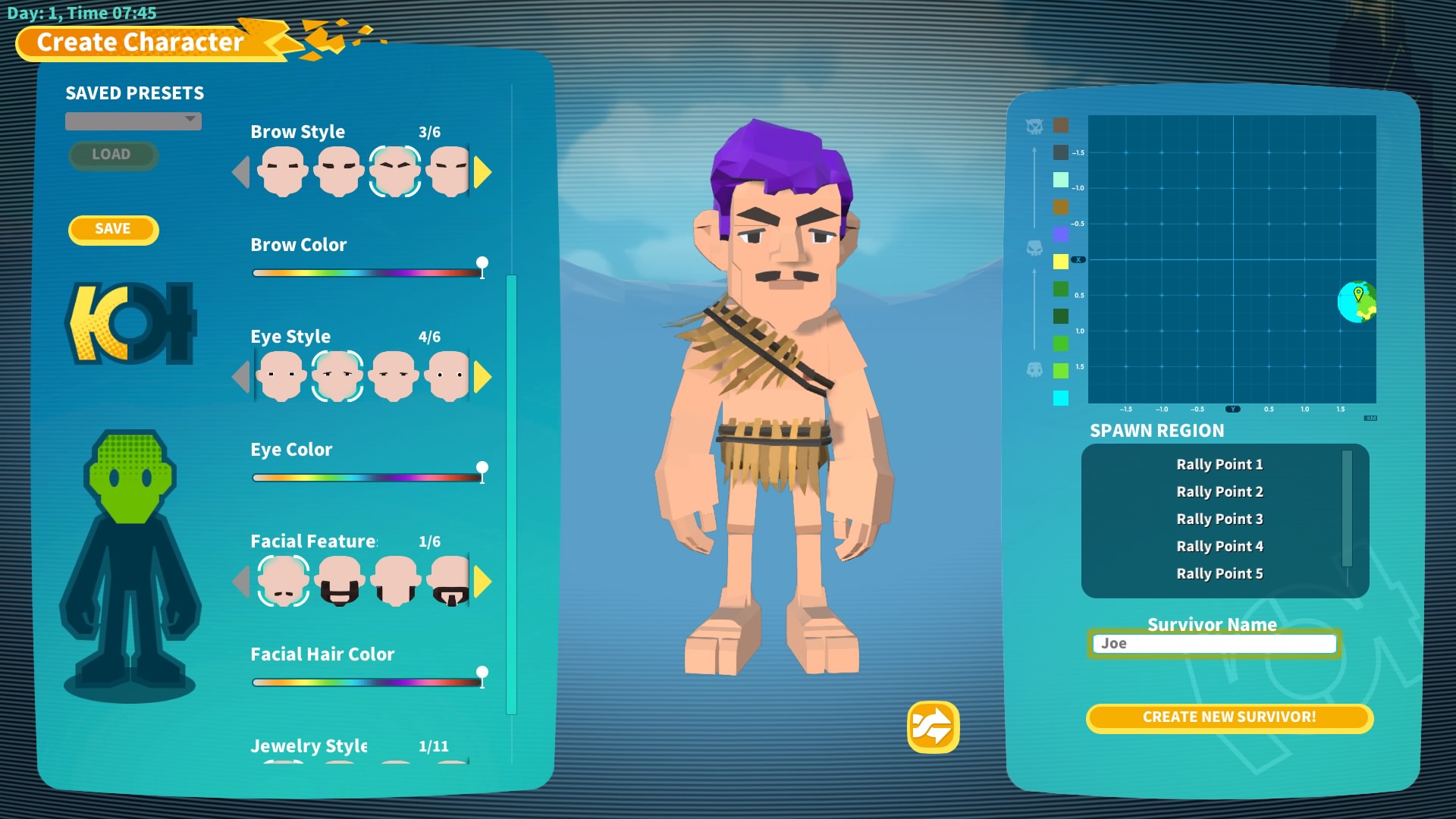Click the SAVE preset button
This screenshot has width=1456, height=819.
click(x=113, y=229)
